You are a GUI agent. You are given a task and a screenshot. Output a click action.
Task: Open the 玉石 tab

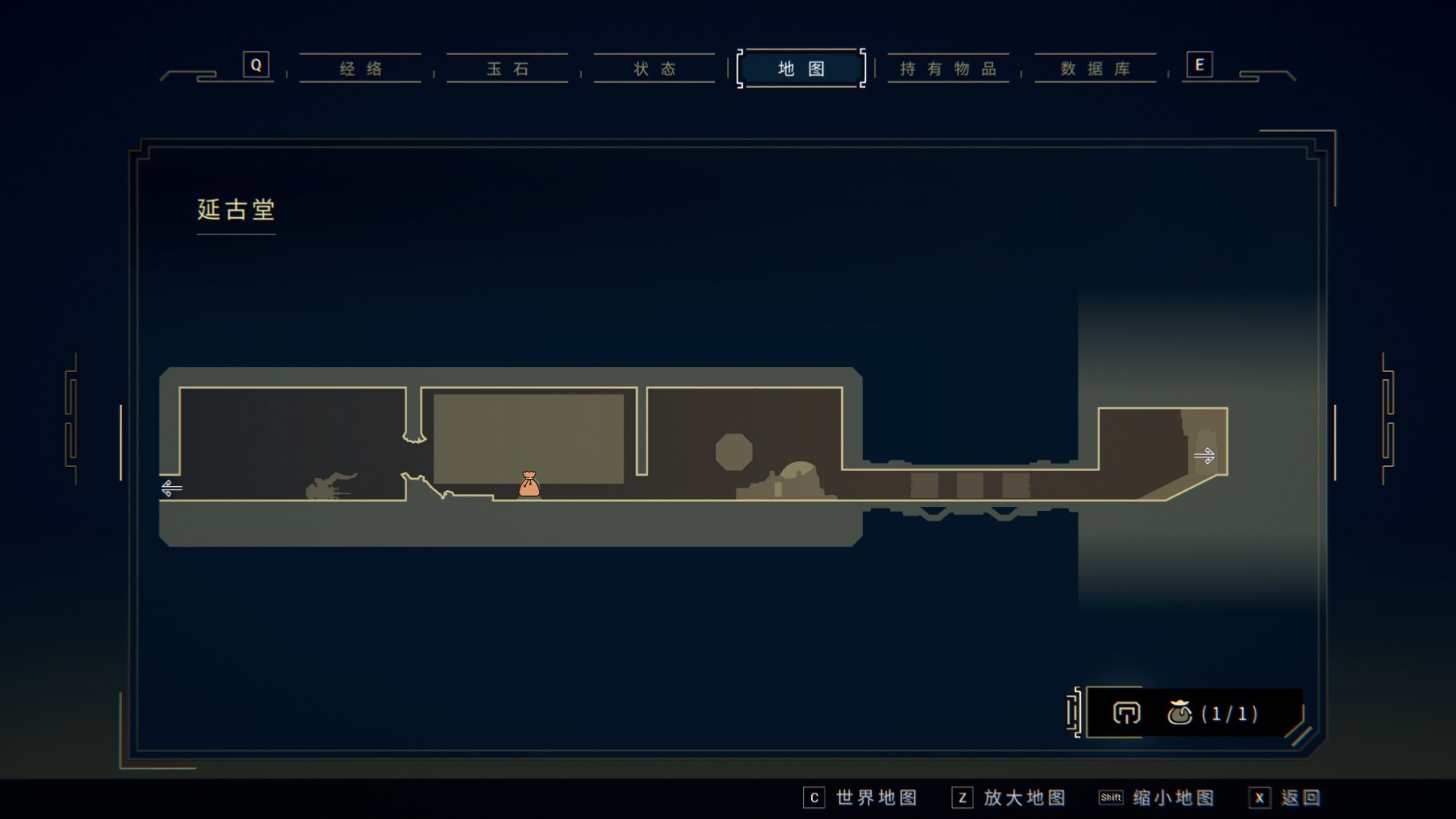click(x=508, y=69)
